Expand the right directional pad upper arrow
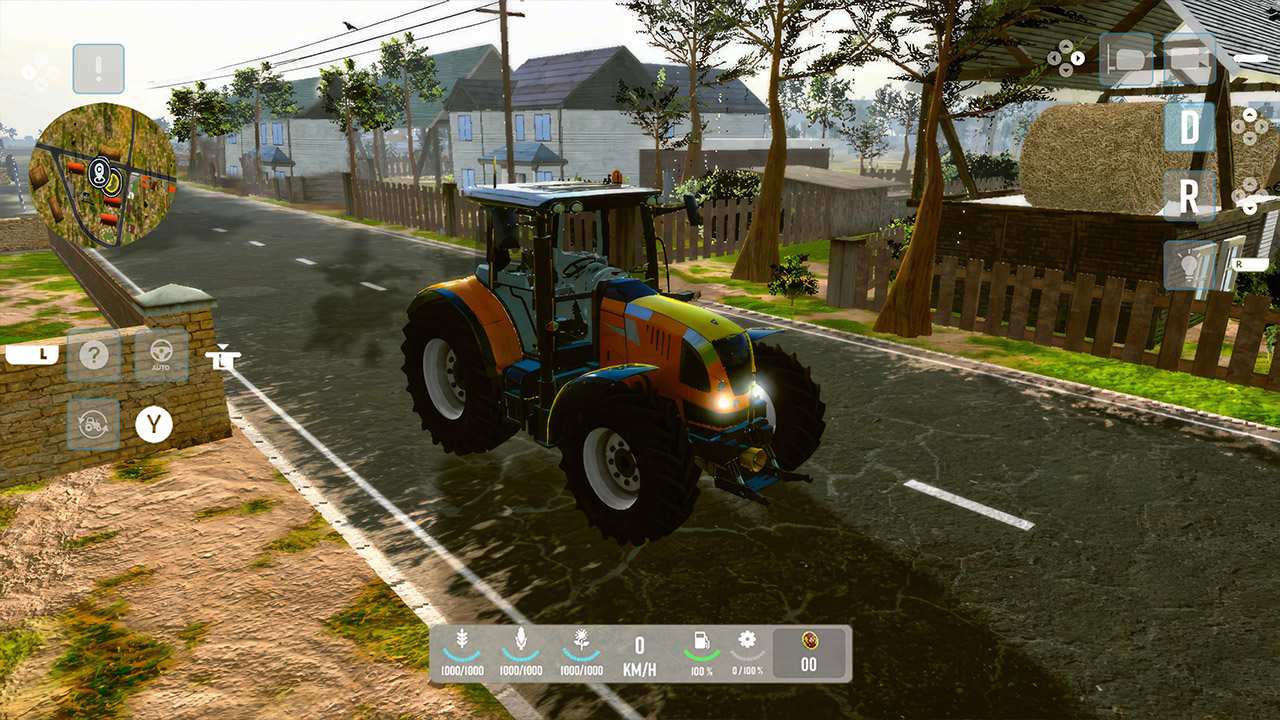This screenshot has height=720, width=1280. 1250,114
